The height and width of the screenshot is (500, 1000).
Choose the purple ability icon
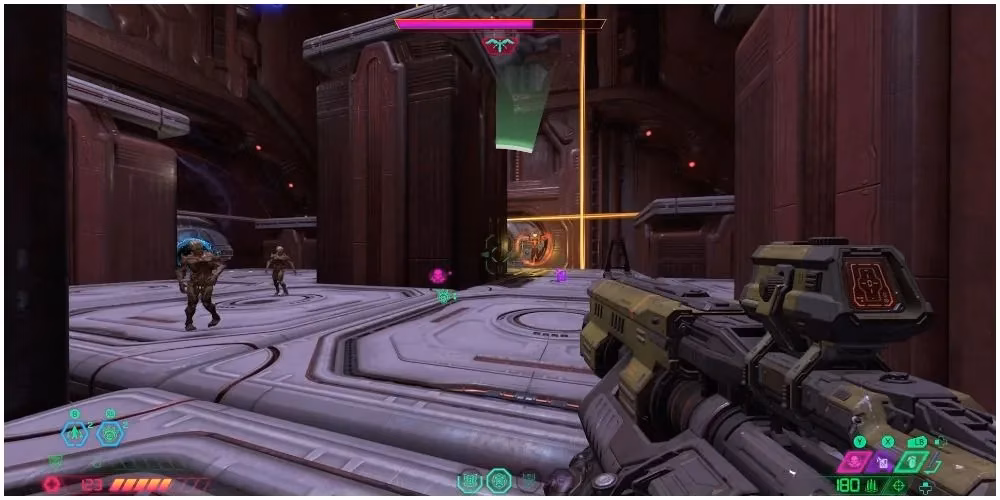point(883,462)
